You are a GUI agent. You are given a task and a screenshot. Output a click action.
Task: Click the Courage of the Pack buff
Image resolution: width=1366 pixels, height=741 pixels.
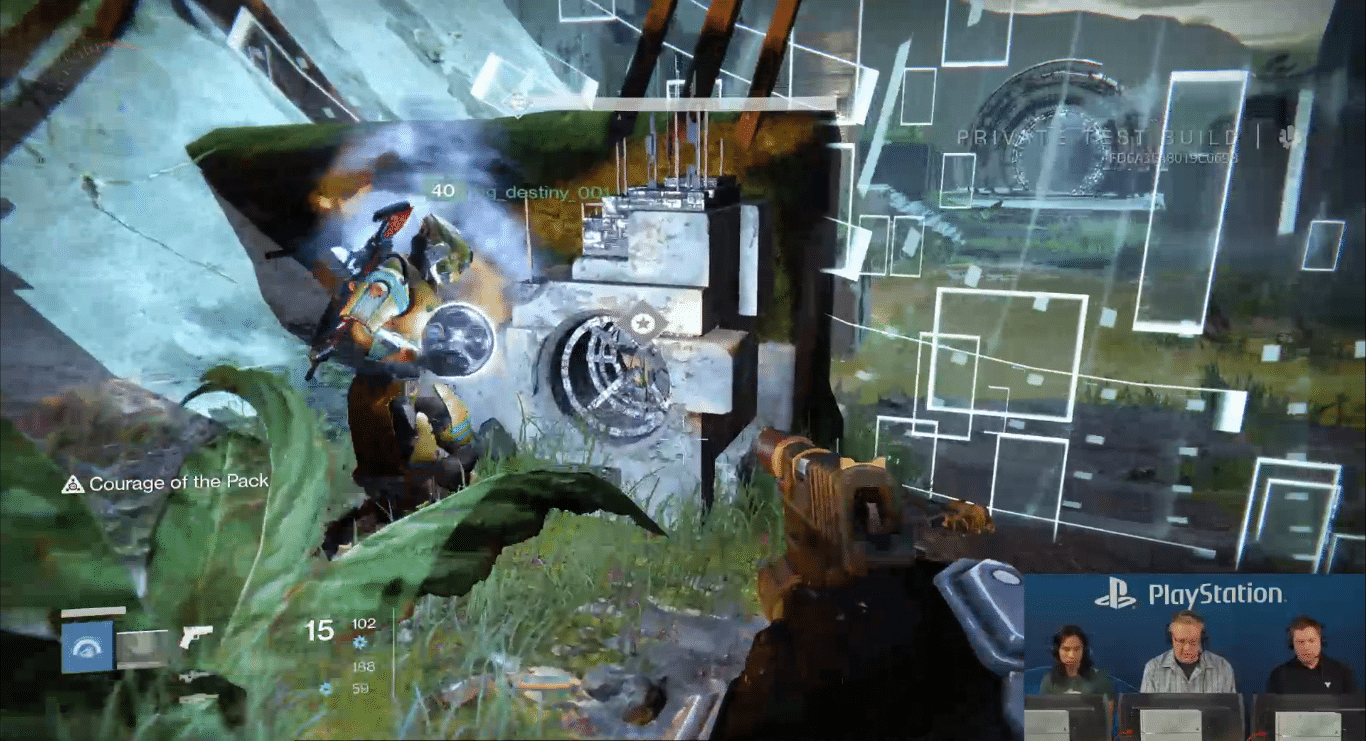click(x=166, y=484)
